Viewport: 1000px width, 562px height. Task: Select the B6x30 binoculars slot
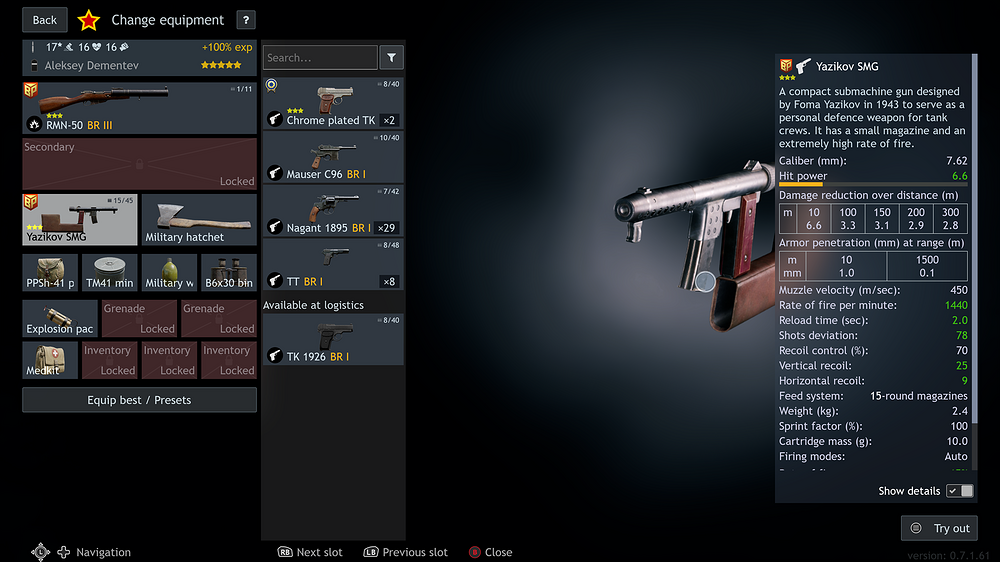229,272
